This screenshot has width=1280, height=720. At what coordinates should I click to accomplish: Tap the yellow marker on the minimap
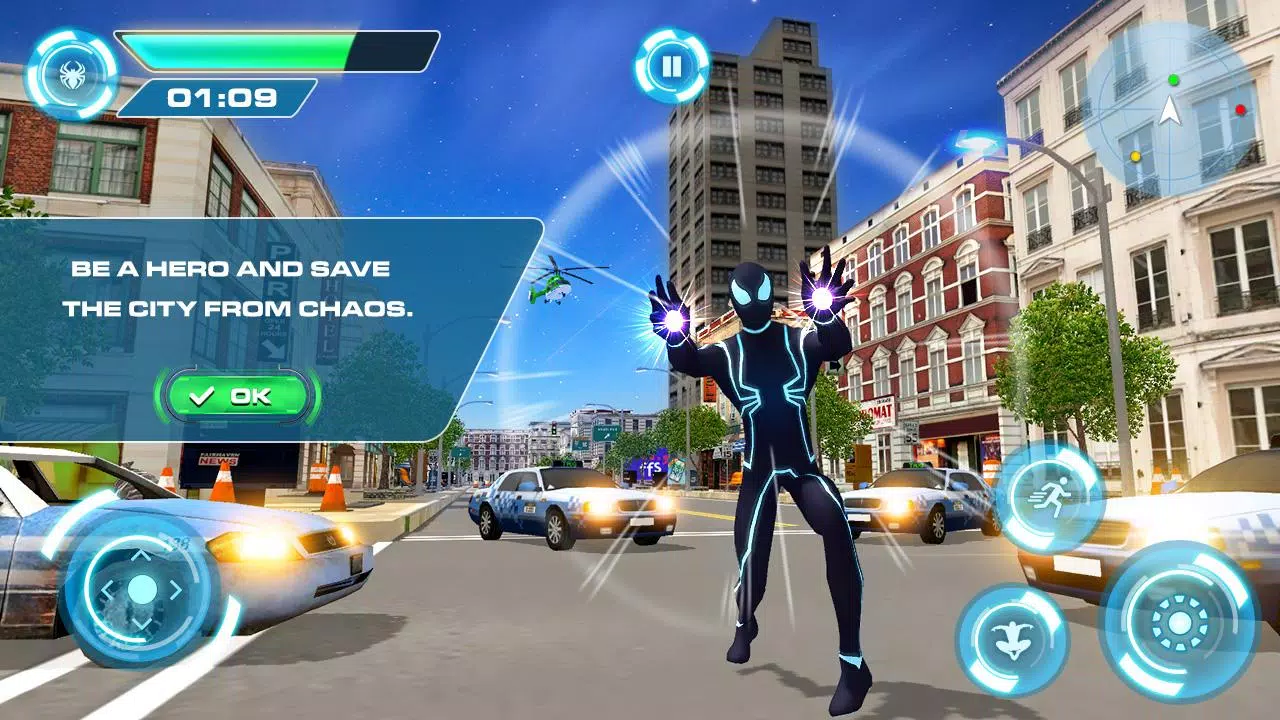(1135, 154)
